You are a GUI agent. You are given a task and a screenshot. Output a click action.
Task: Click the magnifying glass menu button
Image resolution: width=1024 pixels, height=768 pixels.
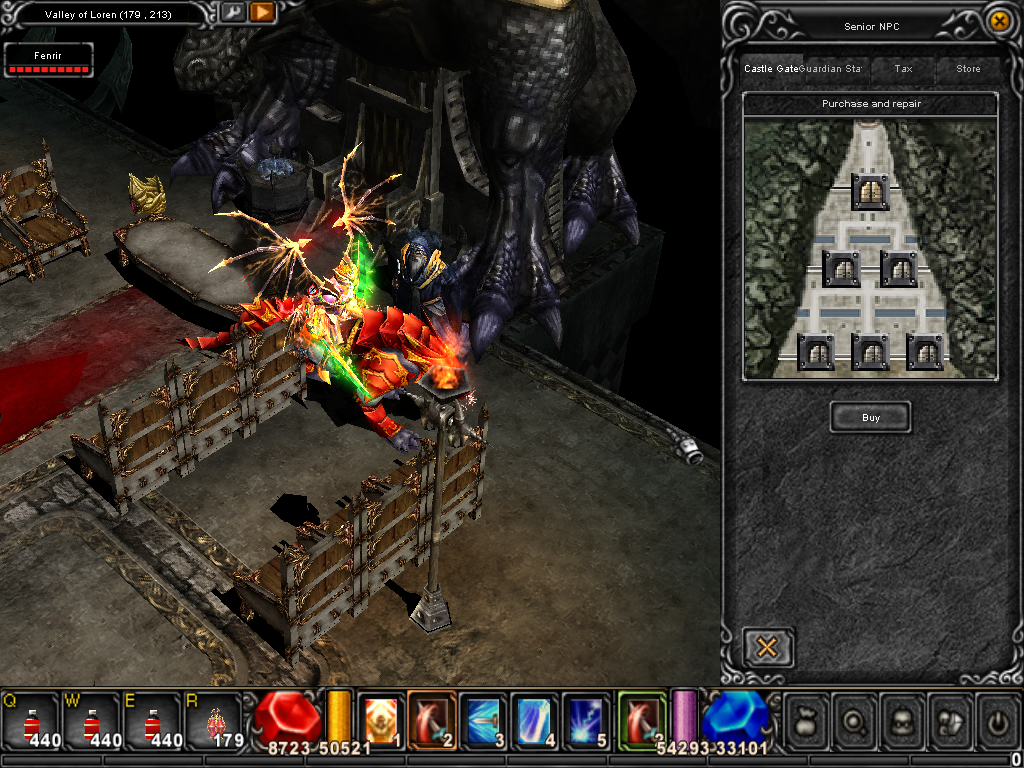tap(857, 720)
